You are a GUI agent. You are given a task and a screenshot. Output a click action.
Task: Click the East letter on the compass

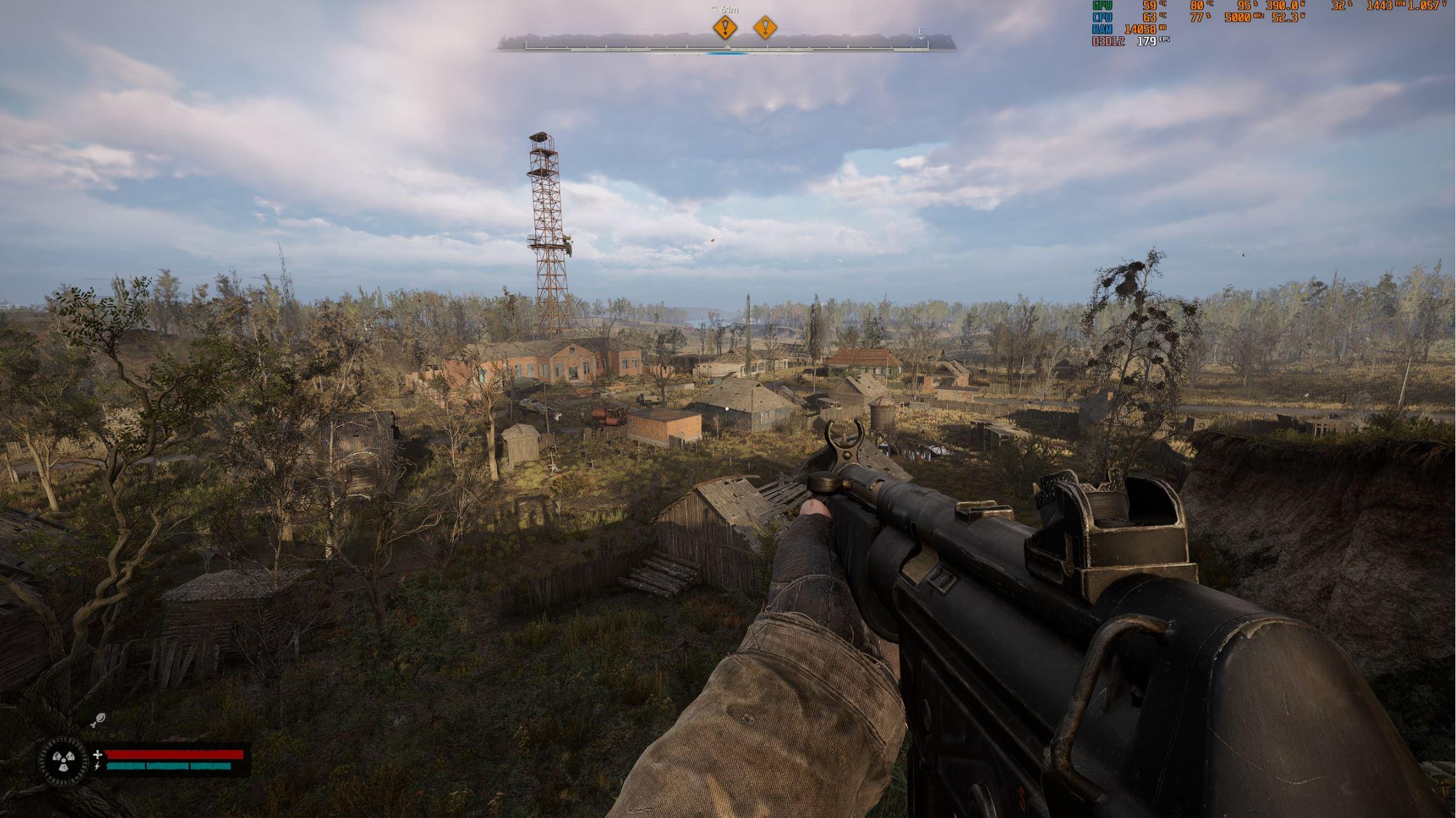tap(920, 32)
